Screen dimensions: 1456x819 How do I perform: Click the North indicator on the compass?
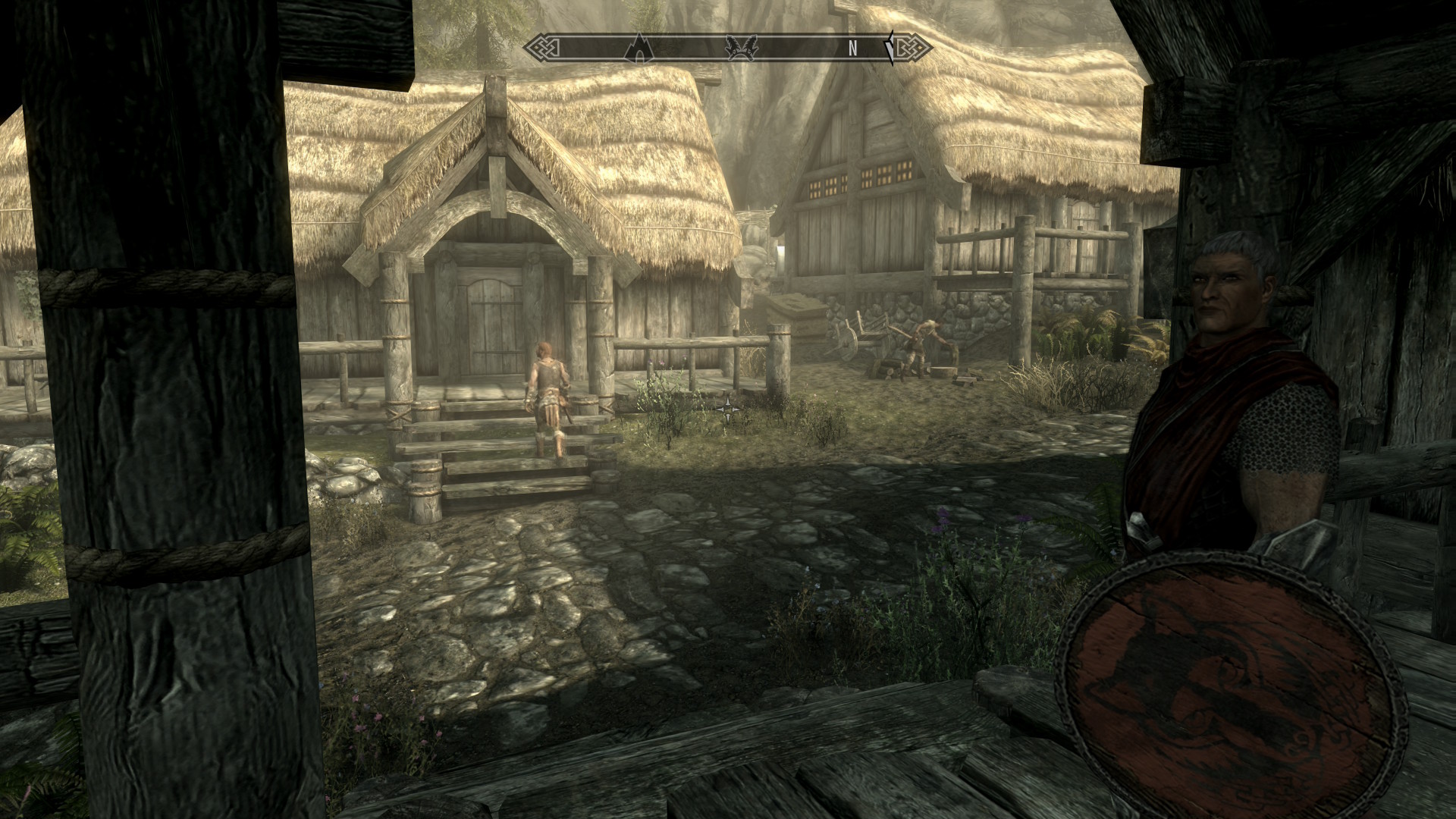click(852, 49)
